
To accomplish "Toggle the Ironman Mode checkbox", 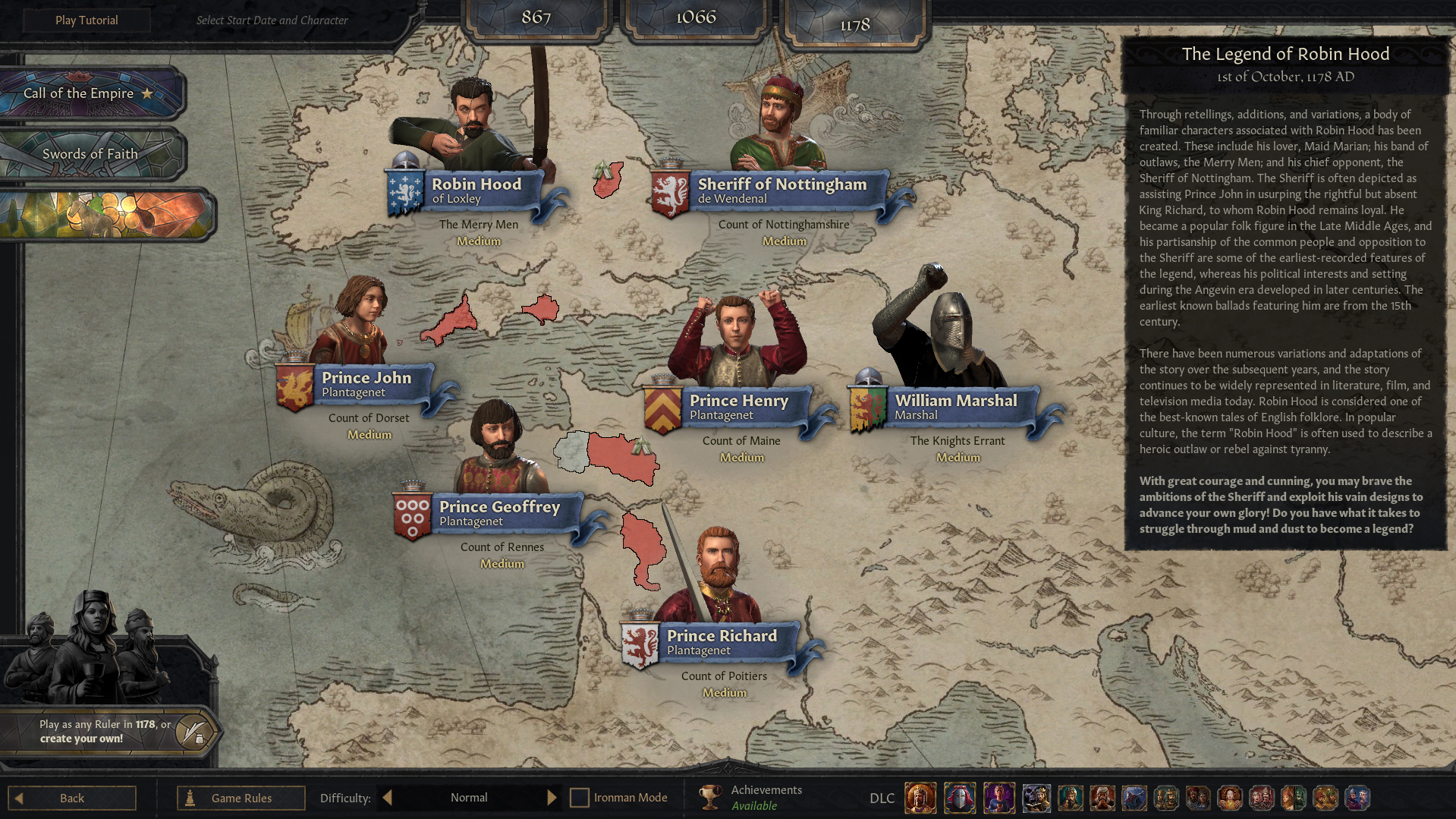I will [x=580, y=798].
